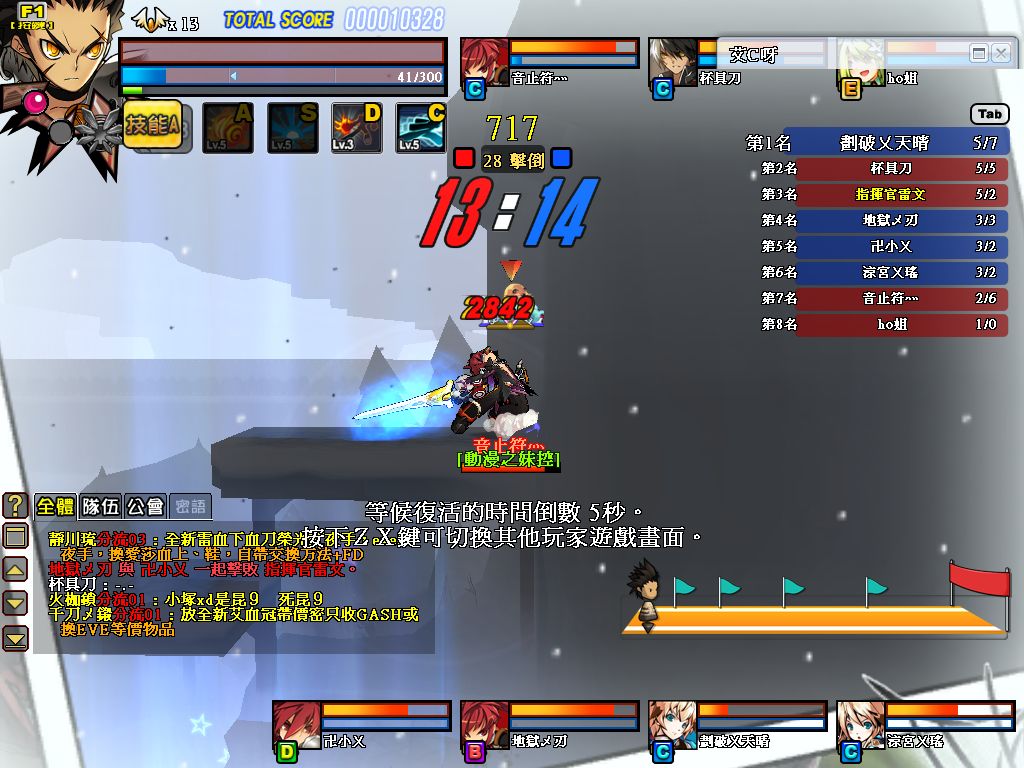Switch to the 密語 whisper chat tab
The image size is (1024, 768).
click(x=191, y=506)
